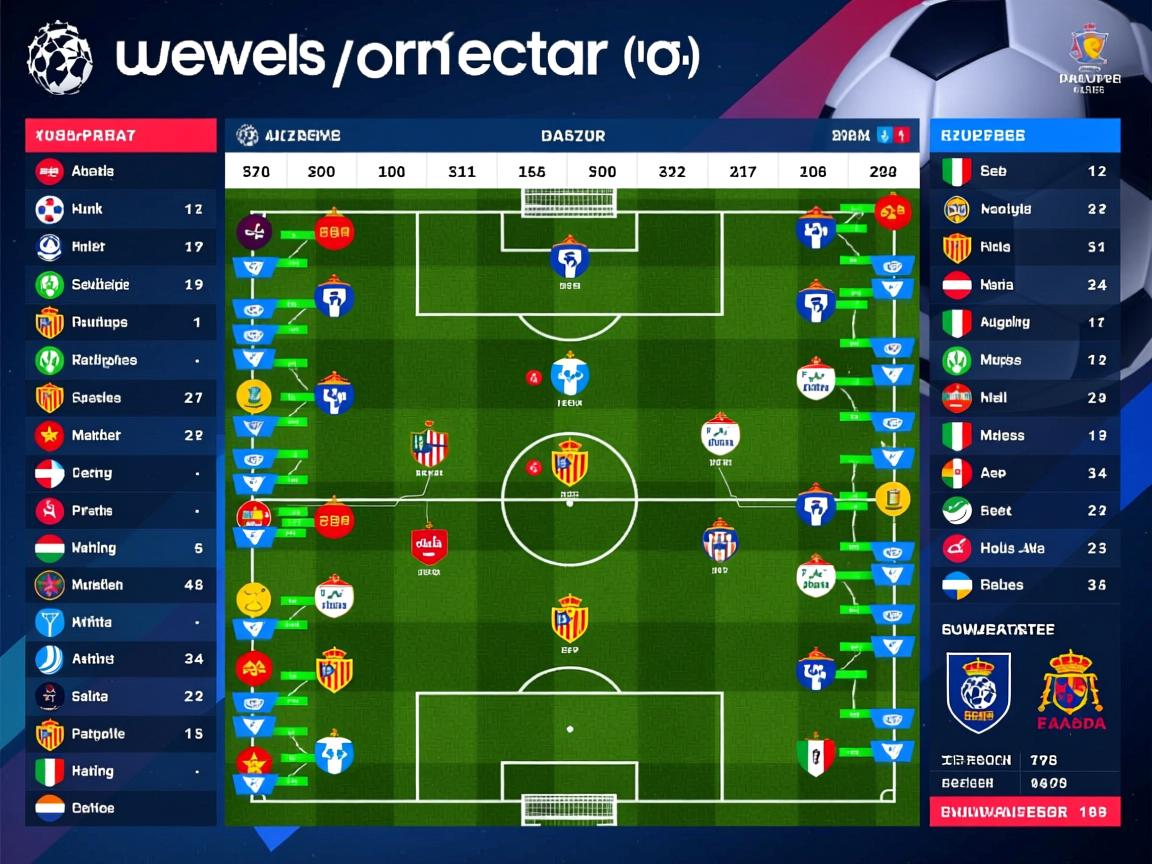1152x864 pixels.
Task: Open the Haria entry
Action: 1025,285
